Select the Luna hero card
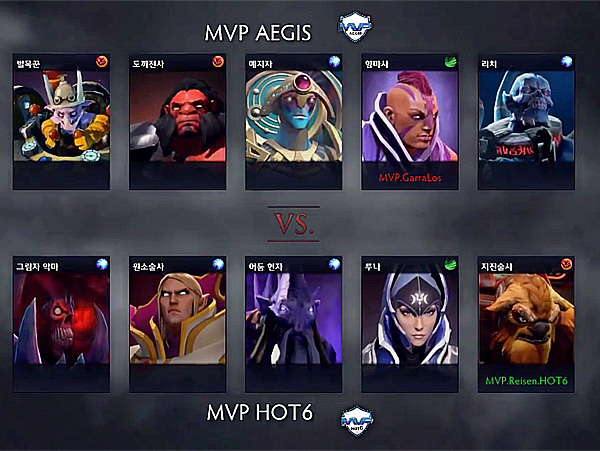Image resolution: width=600 pixels, height=451 pixels. pyautogui.click(x=409, y=323)
